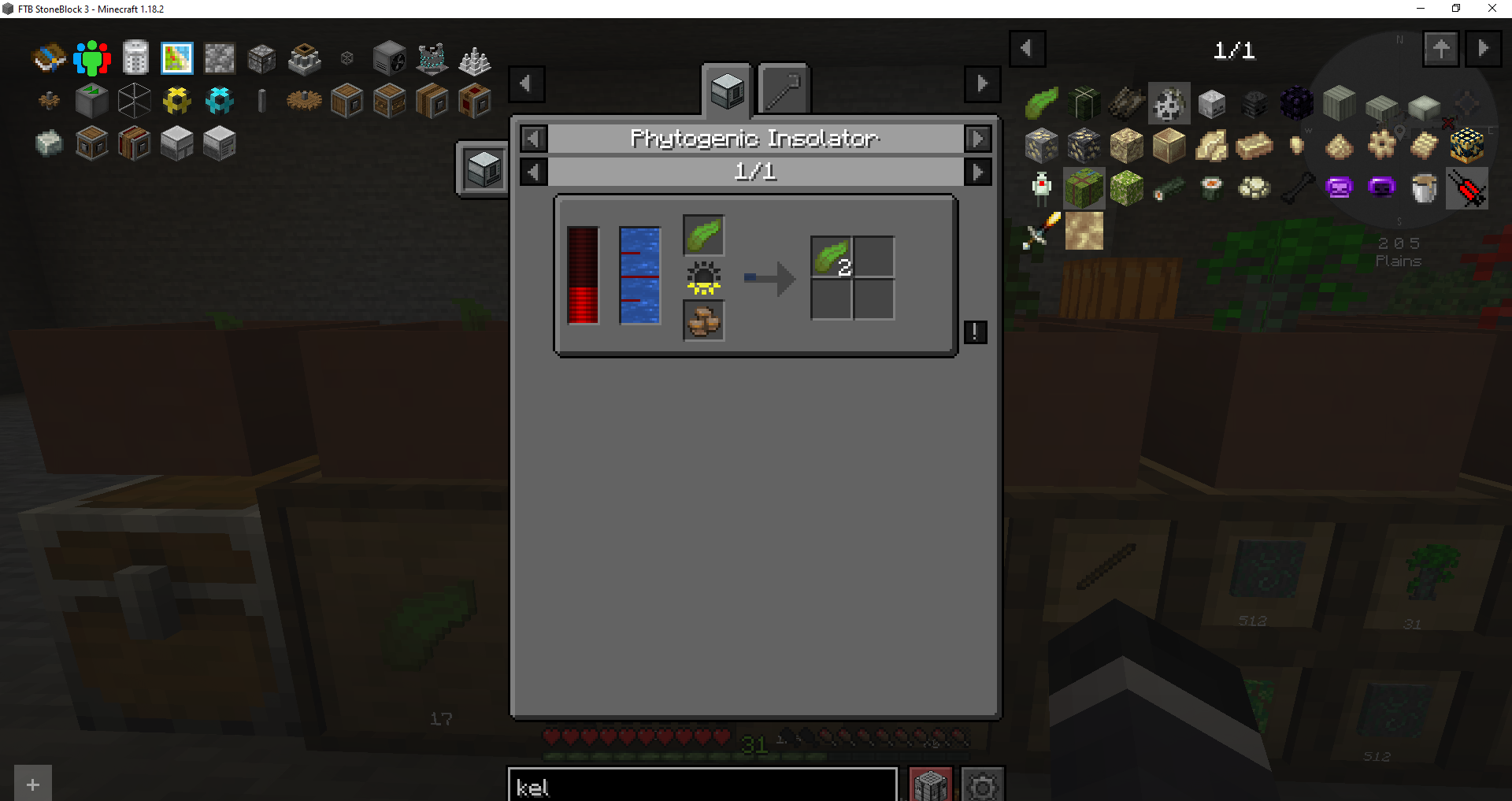This screenshot has width=1512, height=801.
Task: Click the beehive item in the item list
Action: point(1466,146)
